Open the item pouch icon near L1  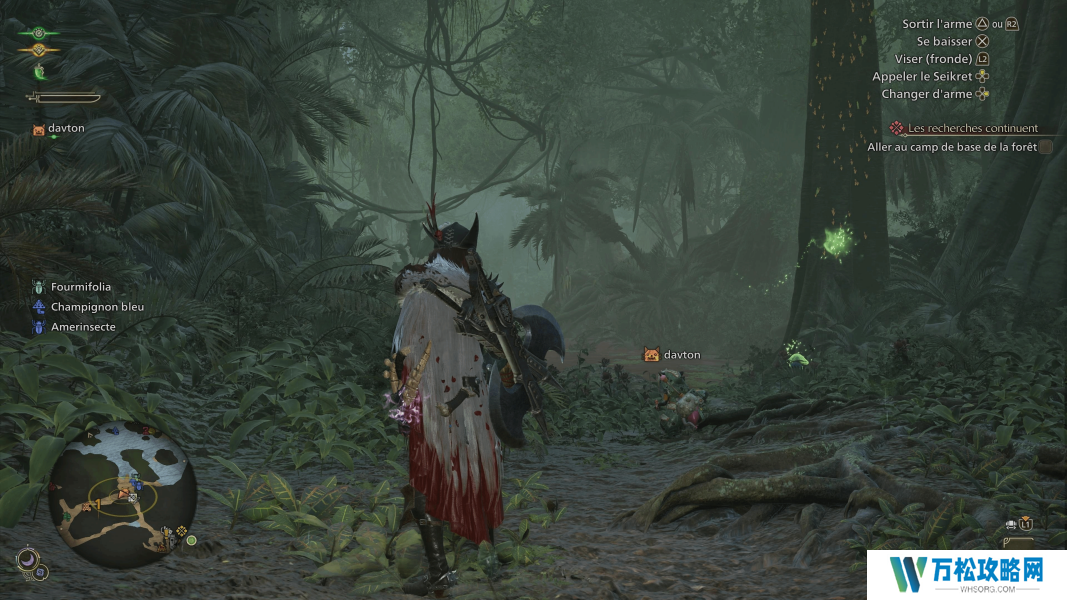tap(1012, 524)
